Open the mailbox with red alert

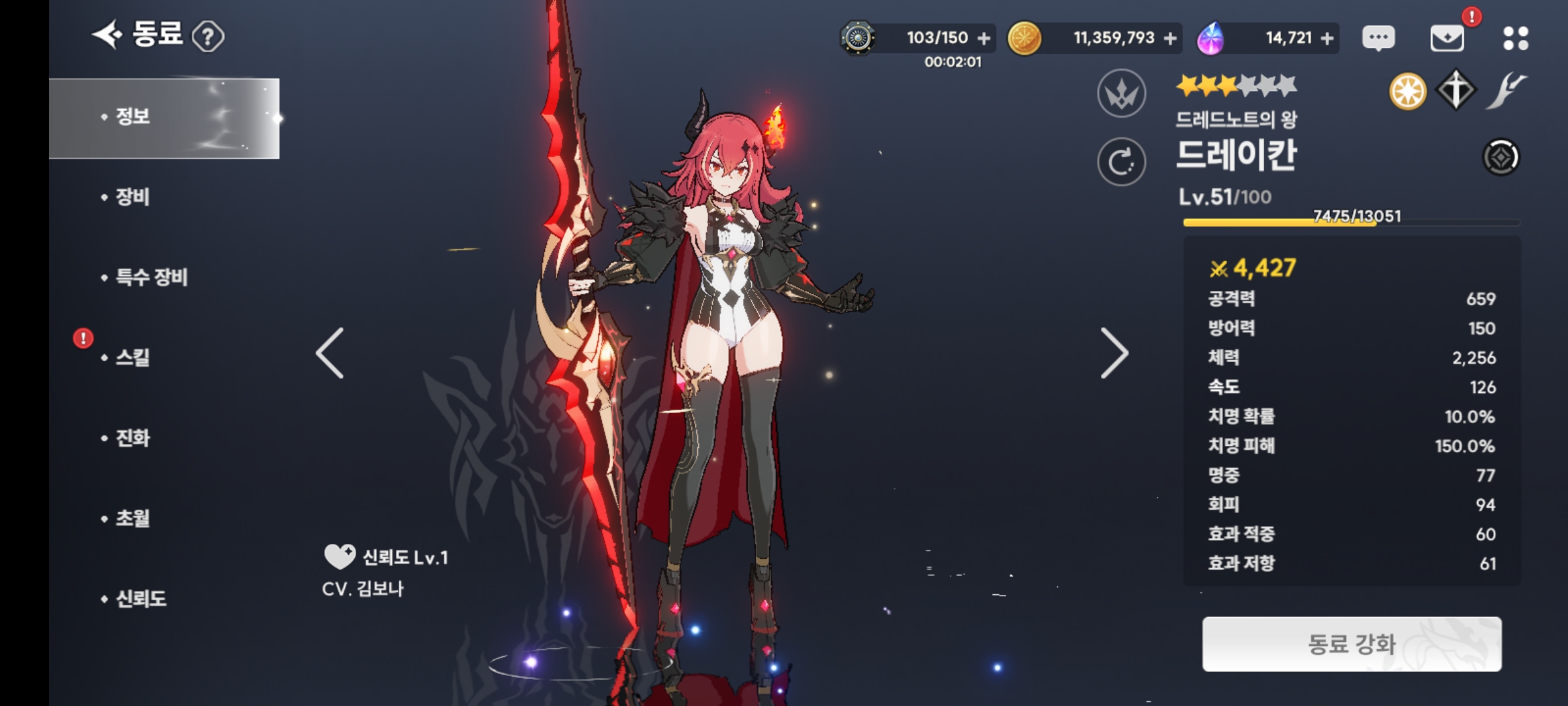pos(1447,38)
